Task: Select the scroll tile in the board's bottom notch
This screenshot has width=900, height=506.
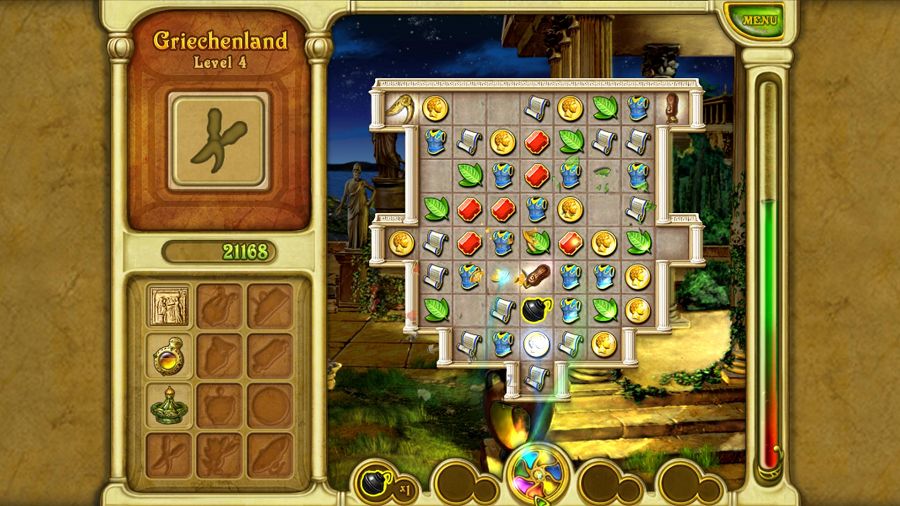Action: pos(536,377)
